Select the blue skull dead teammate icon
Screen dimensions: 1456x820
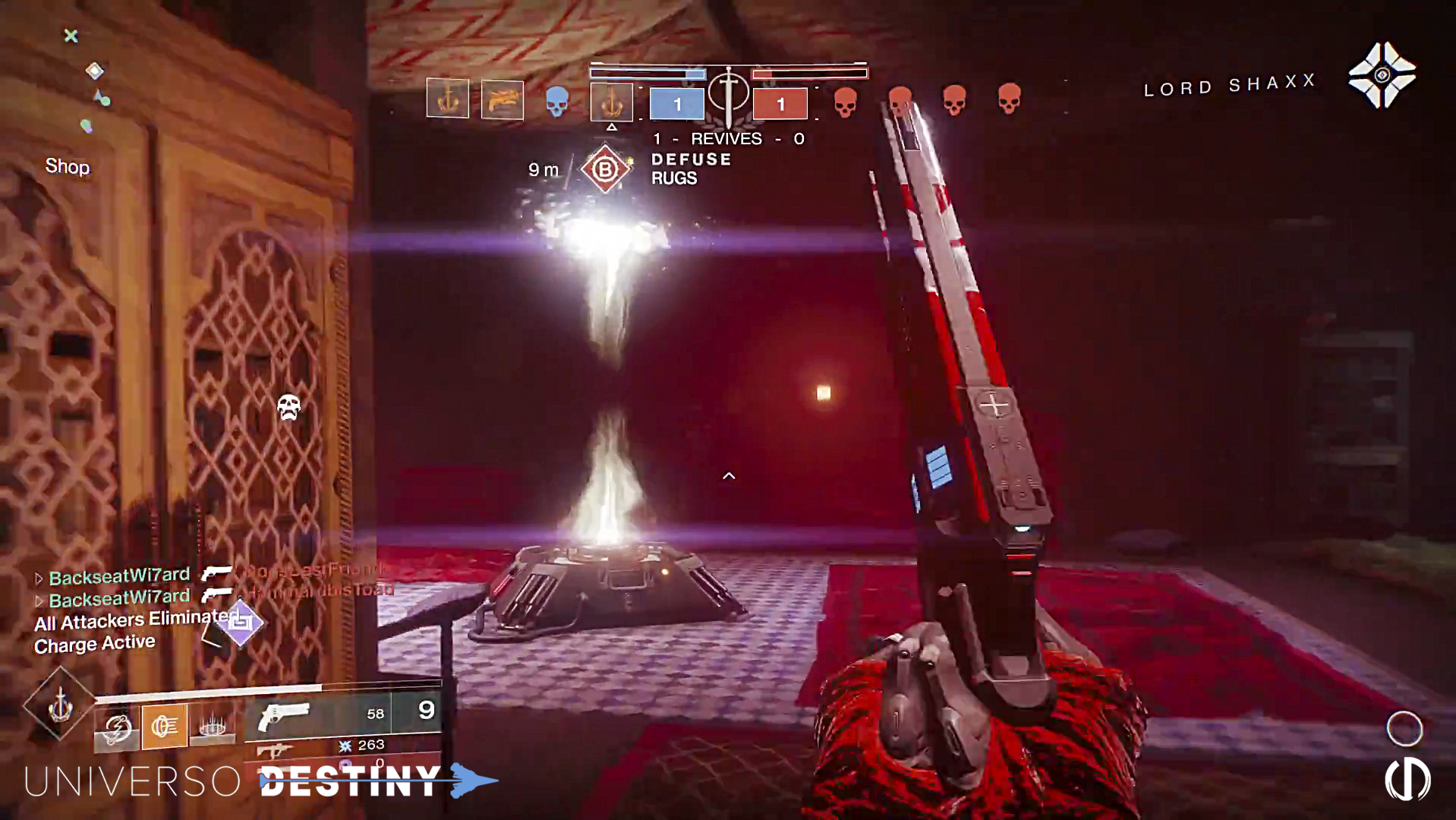[x=557, y=101]
